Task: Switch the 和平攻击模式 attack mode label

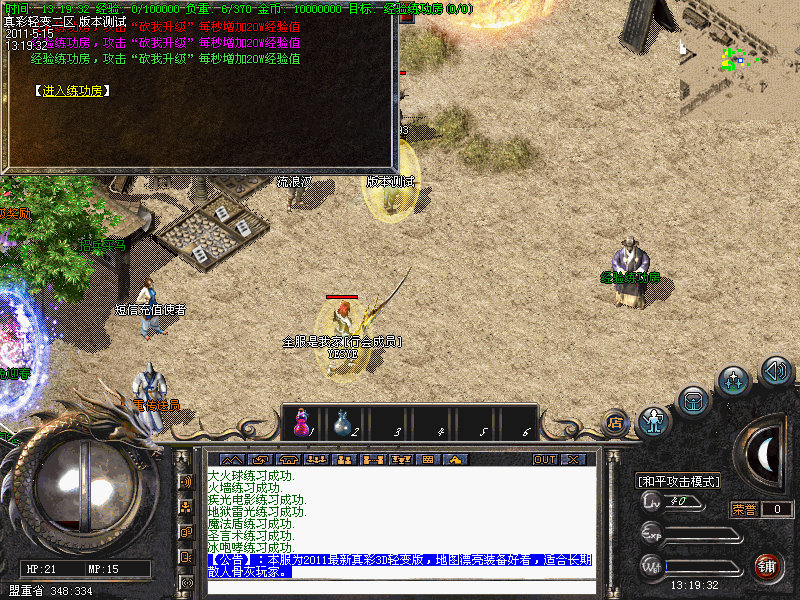Action: pyautogui.click(x=679, y=481)
